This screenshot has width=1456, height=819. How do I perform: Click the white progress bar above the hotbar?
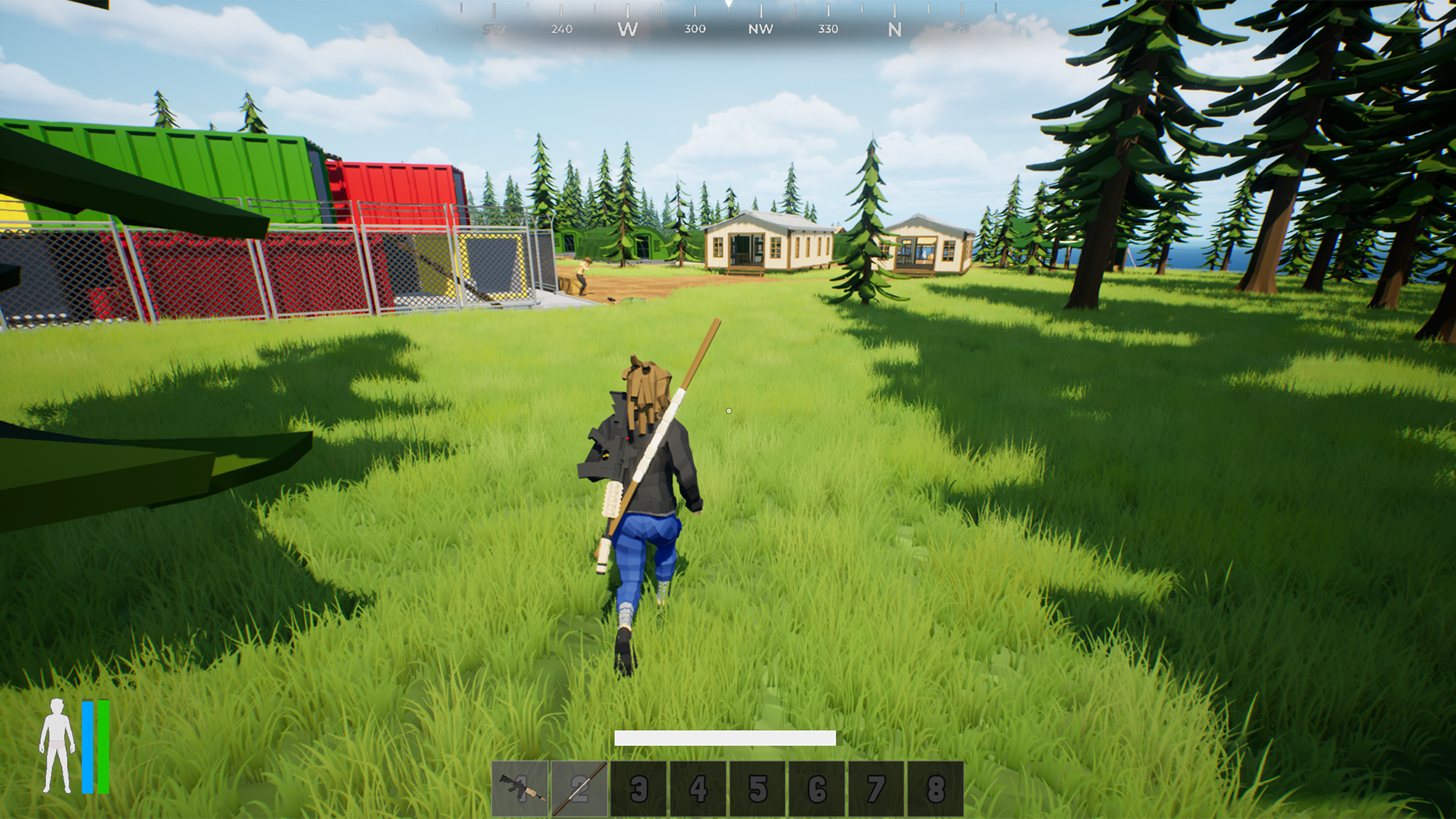pyautogui.click(x=726, y=736)
